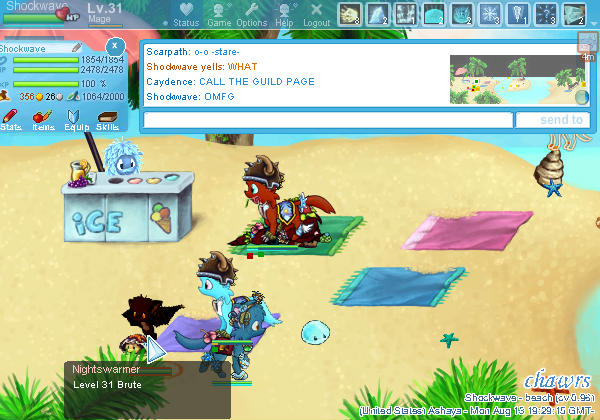Open the Options menu
The height and width of the screenshot is (420, 600).
pos(252,14)
